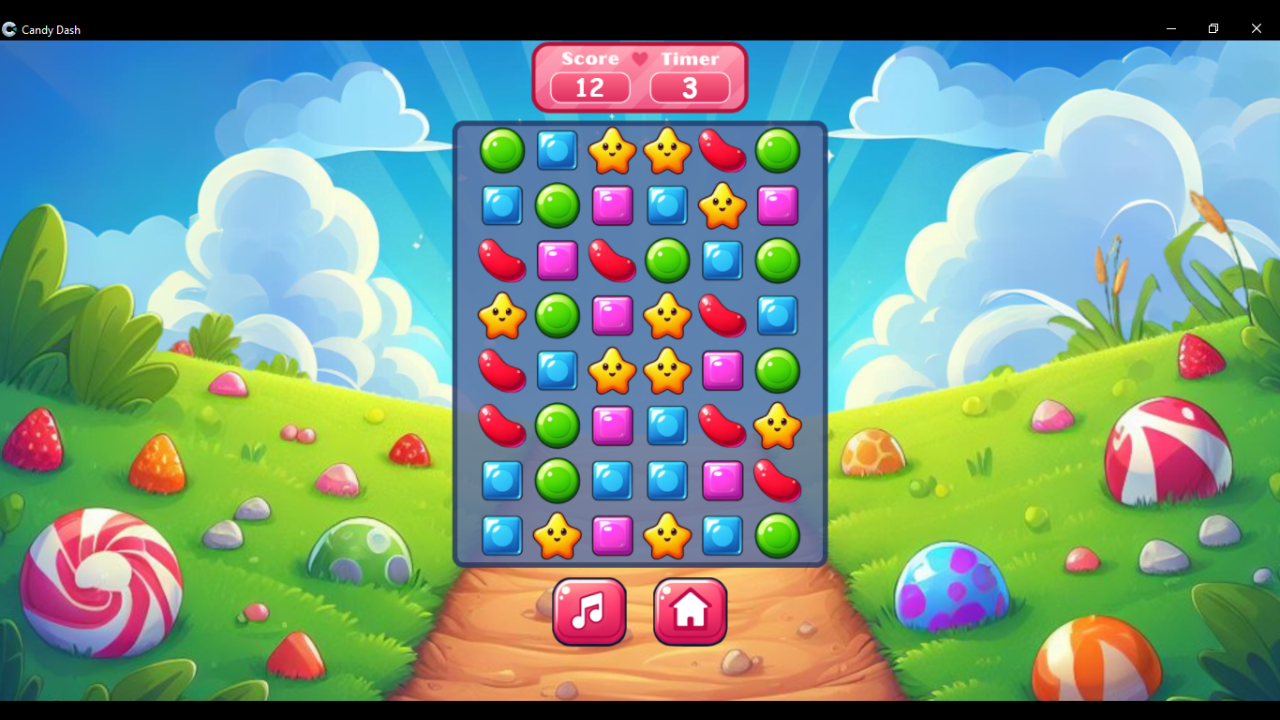Screen dimensions: 1280x720
Task: Select the pink square candy at top-right of grid
Action: pyautogui.click(x=777, y=205)
